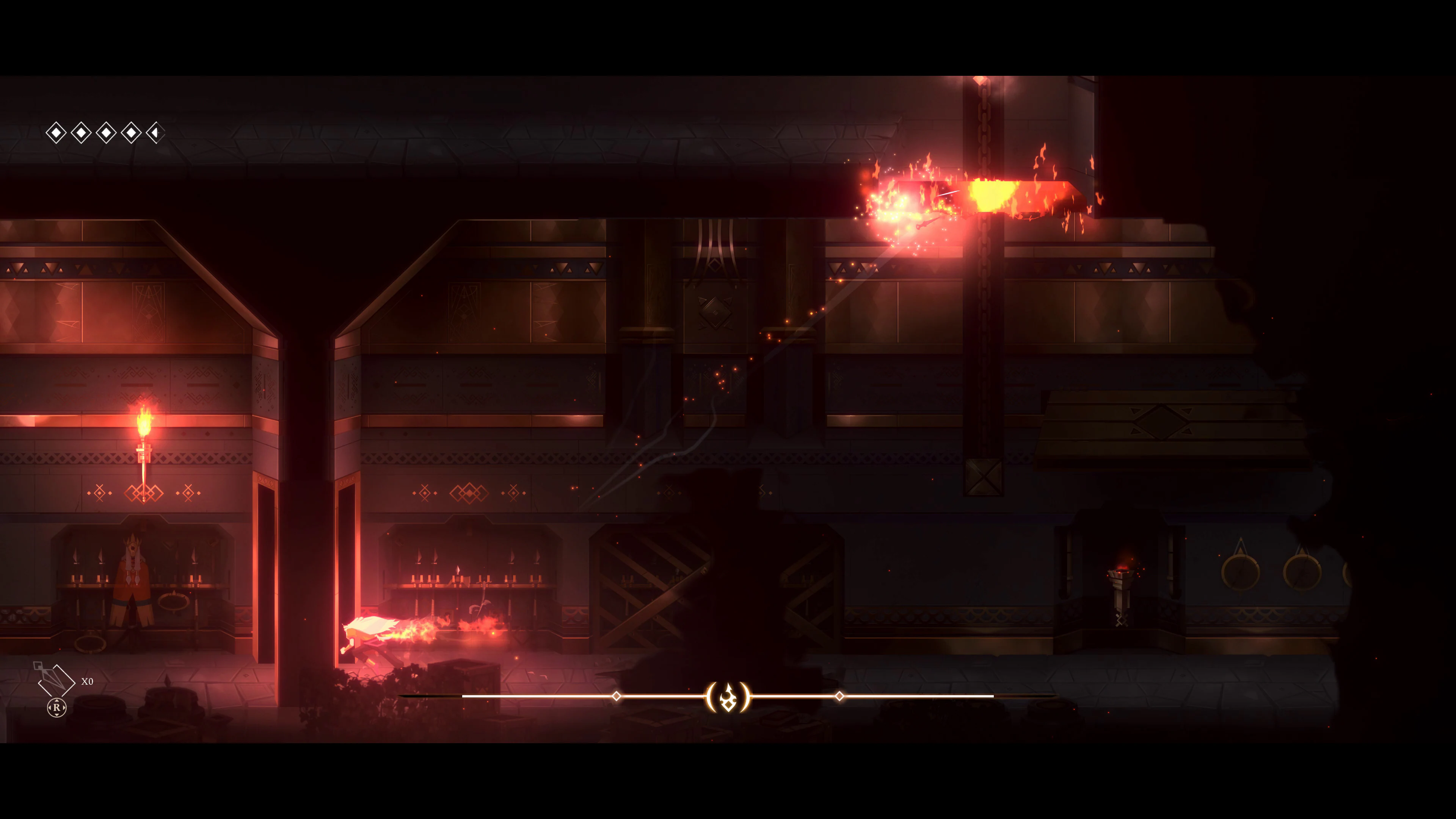Viewport: 1456px width, 819px height.
Task: Select the R directional control emblem
Action: point(56,707)
